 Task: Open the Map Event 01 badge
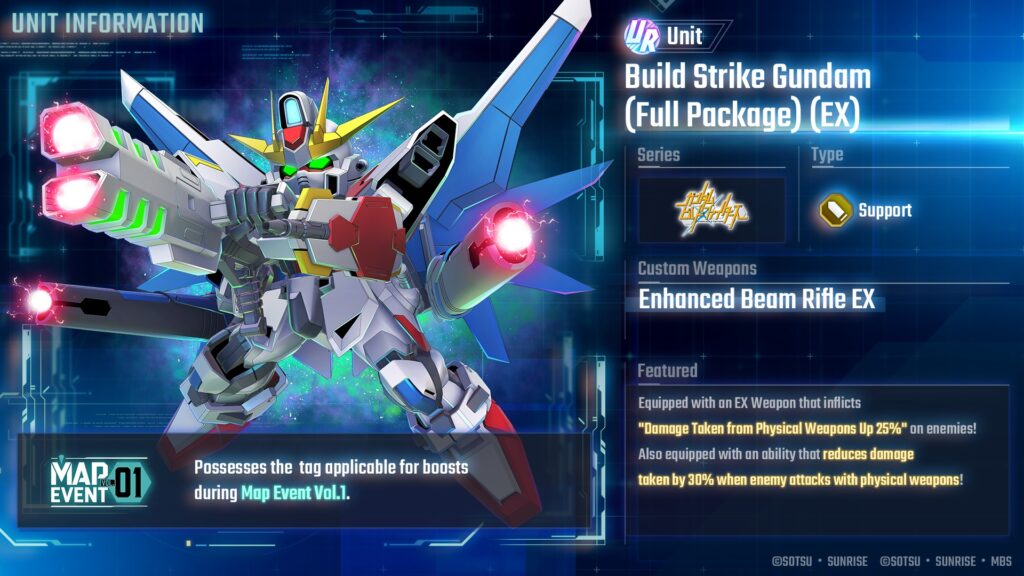pyautogui.click(x=98, y=484)
